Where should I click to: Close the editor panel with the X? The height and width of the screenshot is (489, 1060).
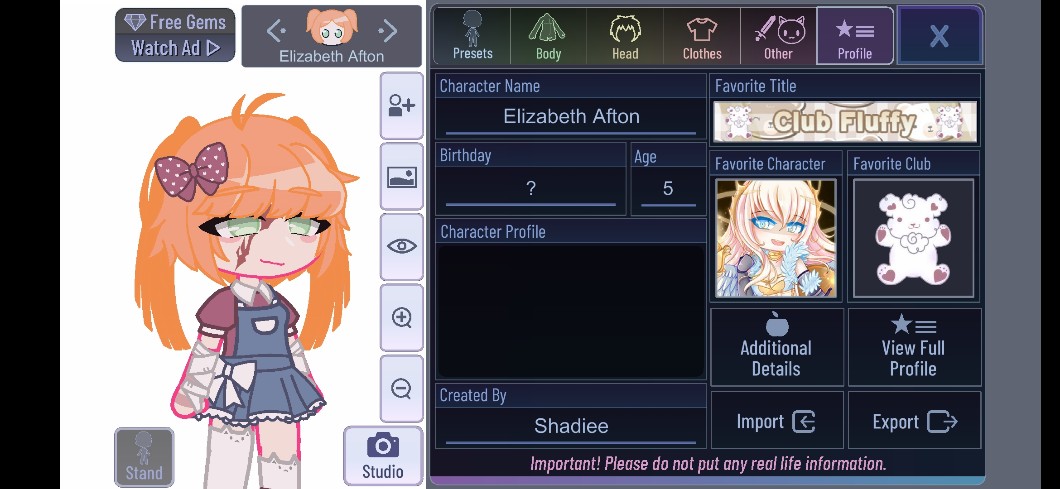[x=939, y=36]
